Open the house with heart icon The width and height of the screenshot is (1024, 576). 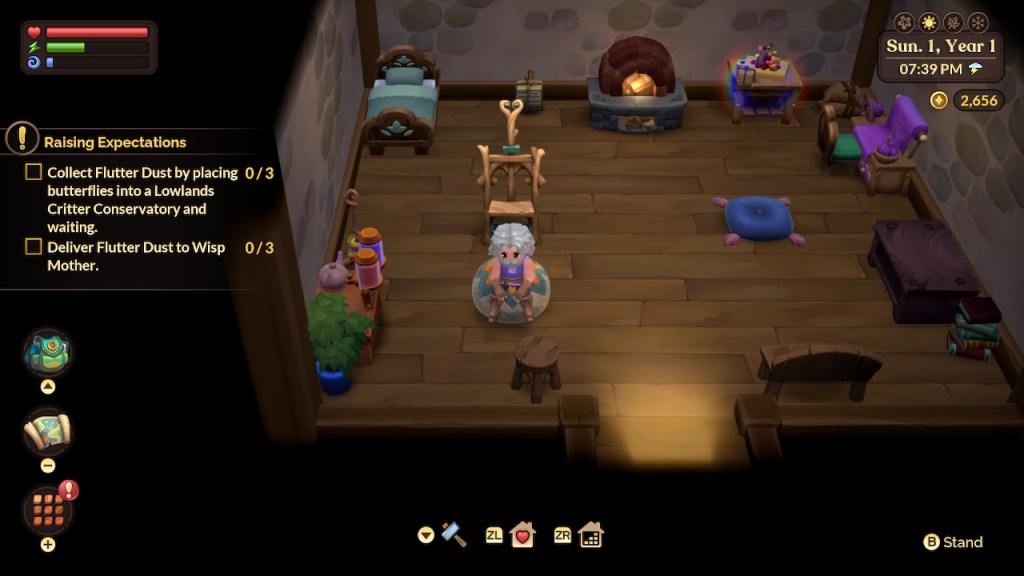[x=523, y=535]
